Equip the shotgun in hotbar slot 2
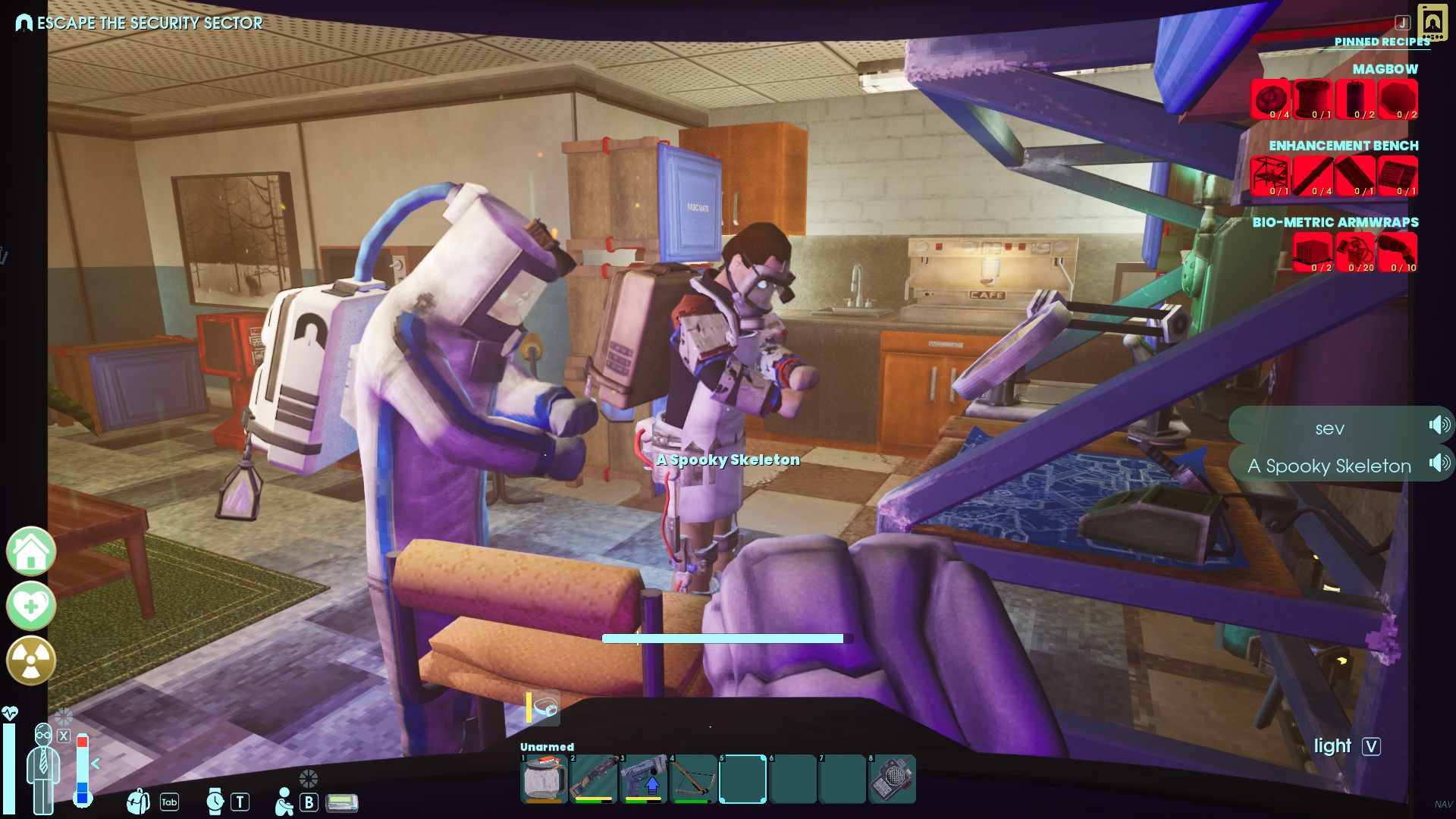The height and width of the screenshot is (819, 1456). click(x=593, y=779)
